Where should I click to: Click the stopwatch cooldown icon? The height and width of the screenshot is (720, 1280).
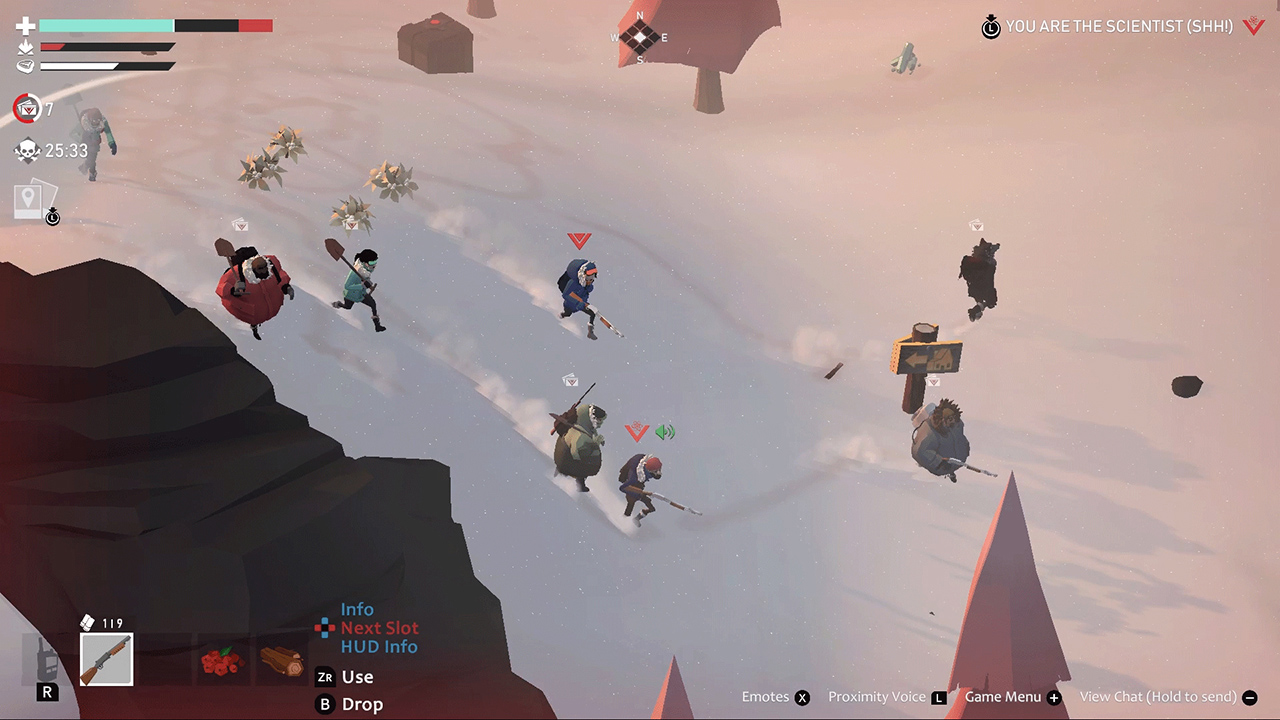[x=52, y=216]
